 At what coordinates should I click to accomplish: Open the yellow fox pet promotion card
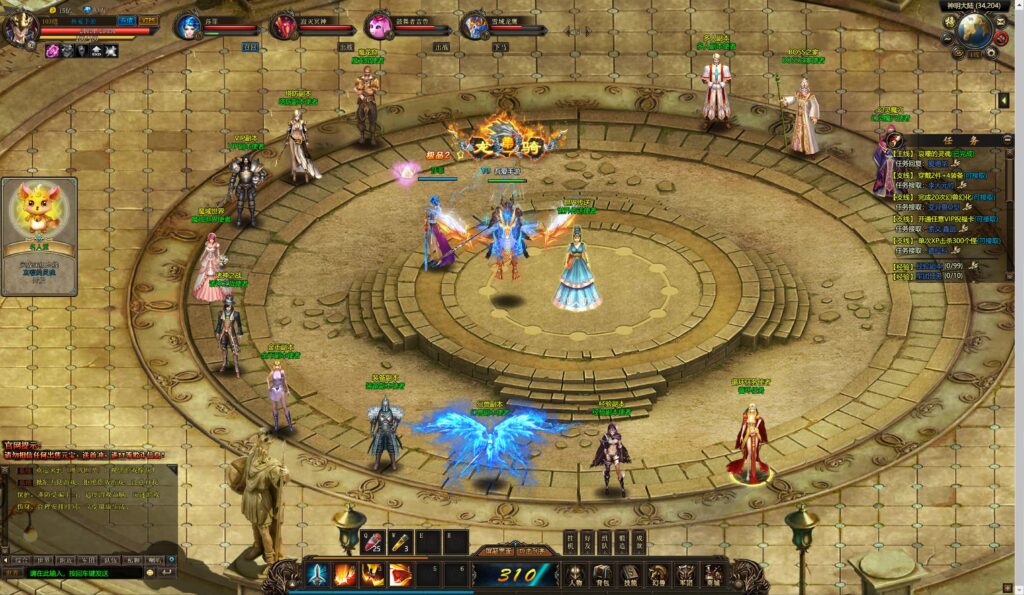[40, 236]
